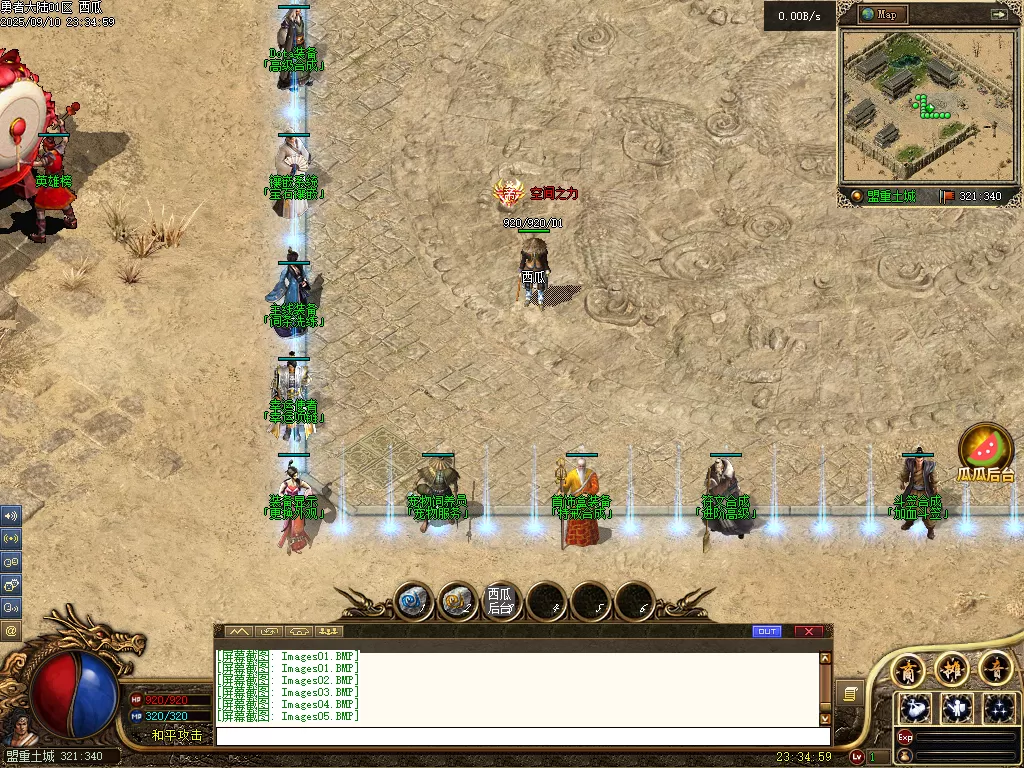The image size is (1024, 768).
Task: Close the chat window with red X
Action: [x=808, y=631]
